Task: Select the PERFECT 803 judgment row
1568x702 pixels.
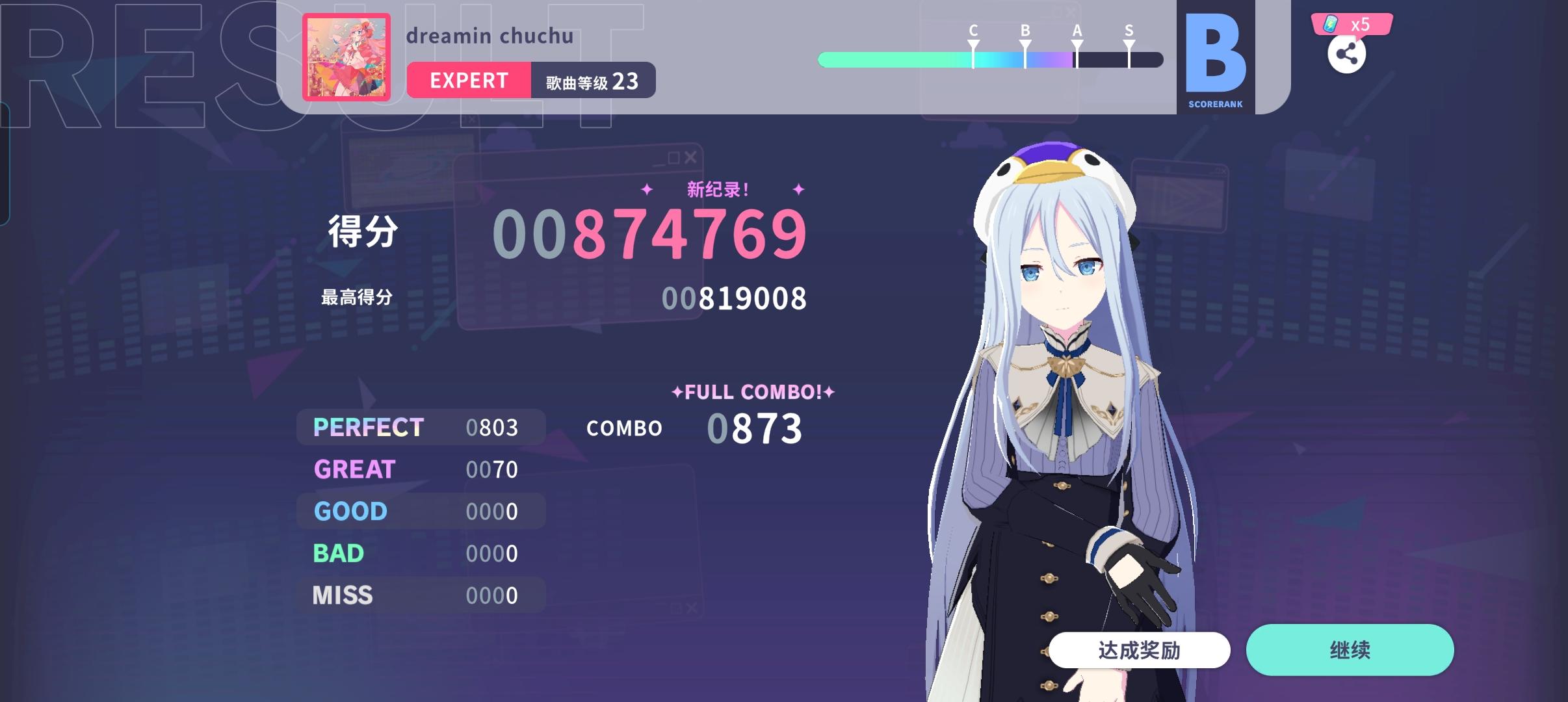Action: pos(420,427)
